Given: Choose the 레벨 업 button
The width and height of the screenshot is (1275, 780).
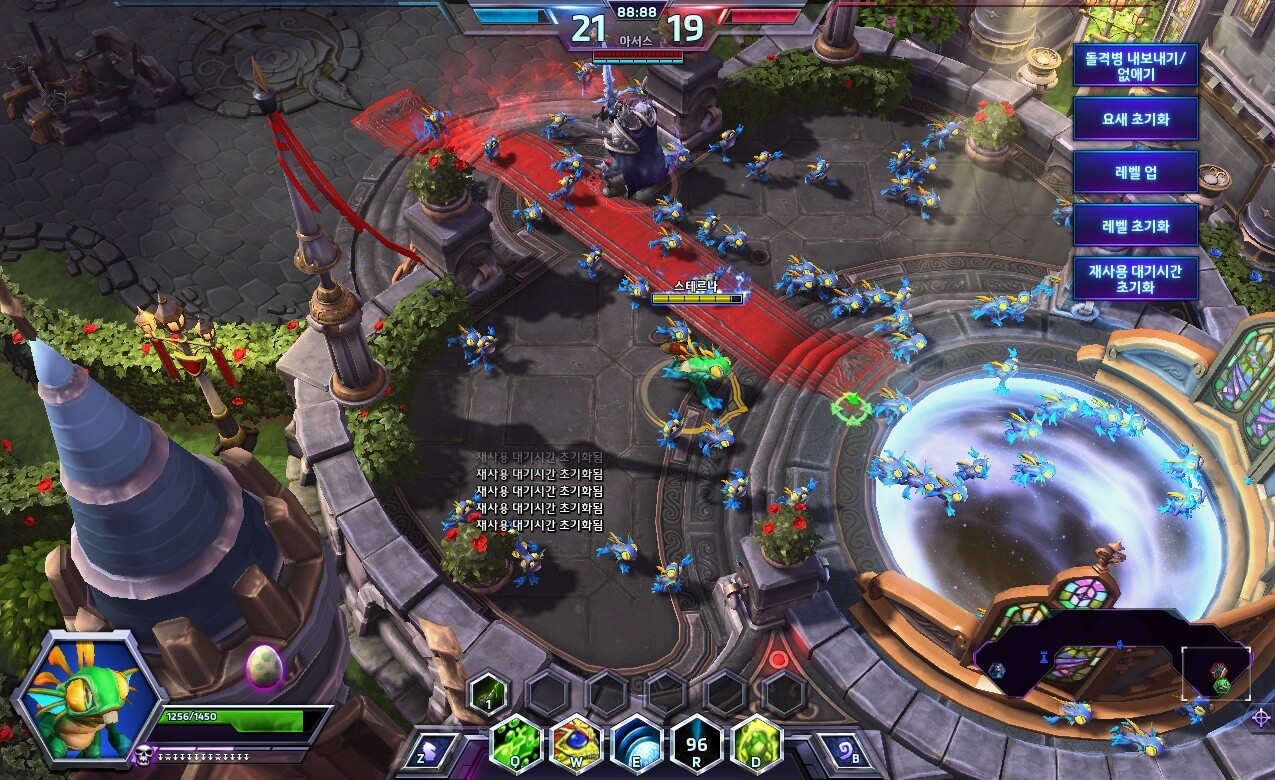Looking at the screenshot, I should coord(1135,172).
